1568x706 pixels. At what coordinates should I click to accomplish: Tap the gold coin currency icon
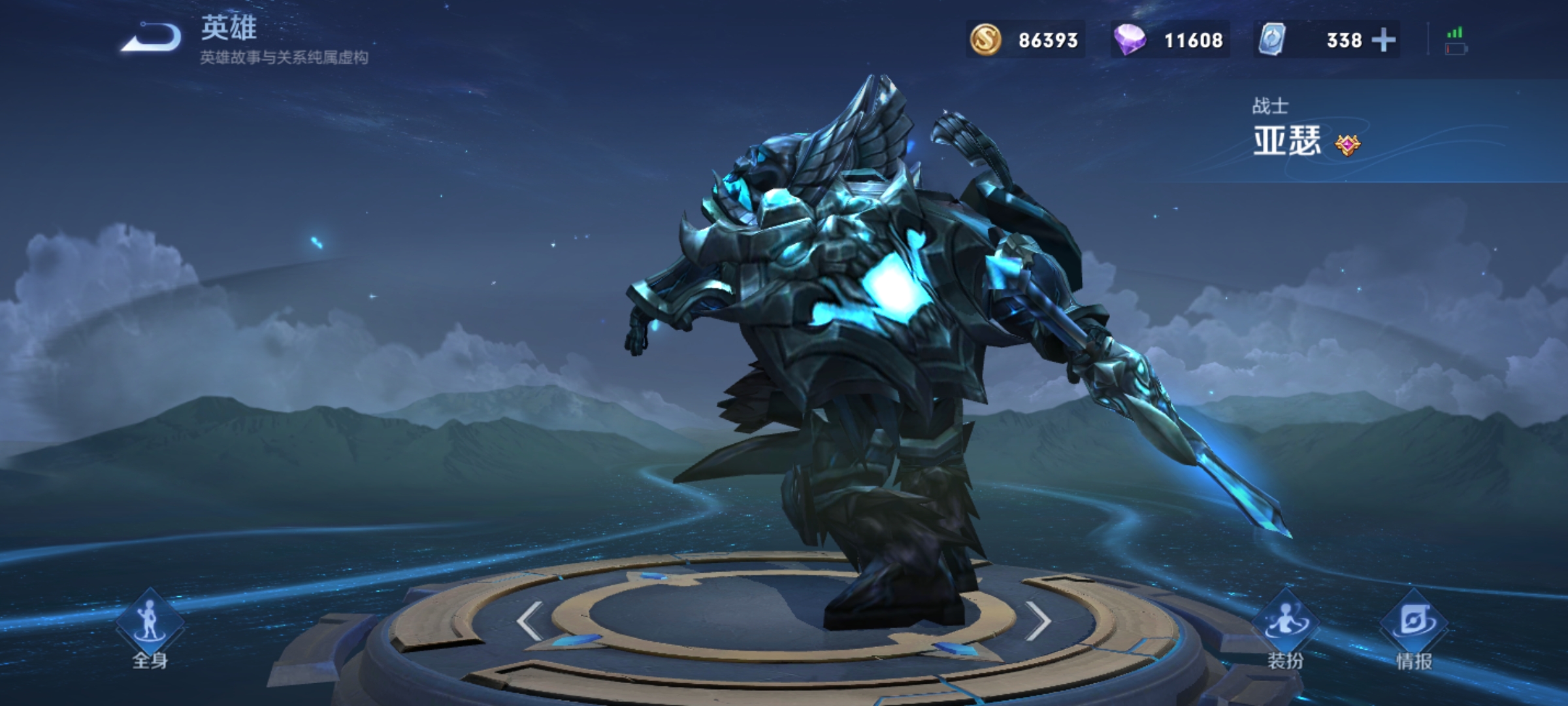(x=985, y=40)
